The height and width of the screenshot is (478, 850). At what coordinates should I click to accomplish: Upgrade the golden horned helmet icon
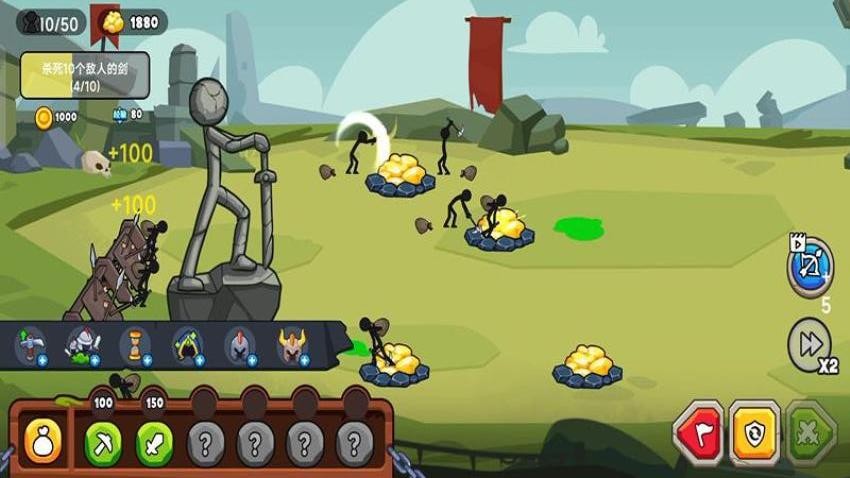[292, 345]
